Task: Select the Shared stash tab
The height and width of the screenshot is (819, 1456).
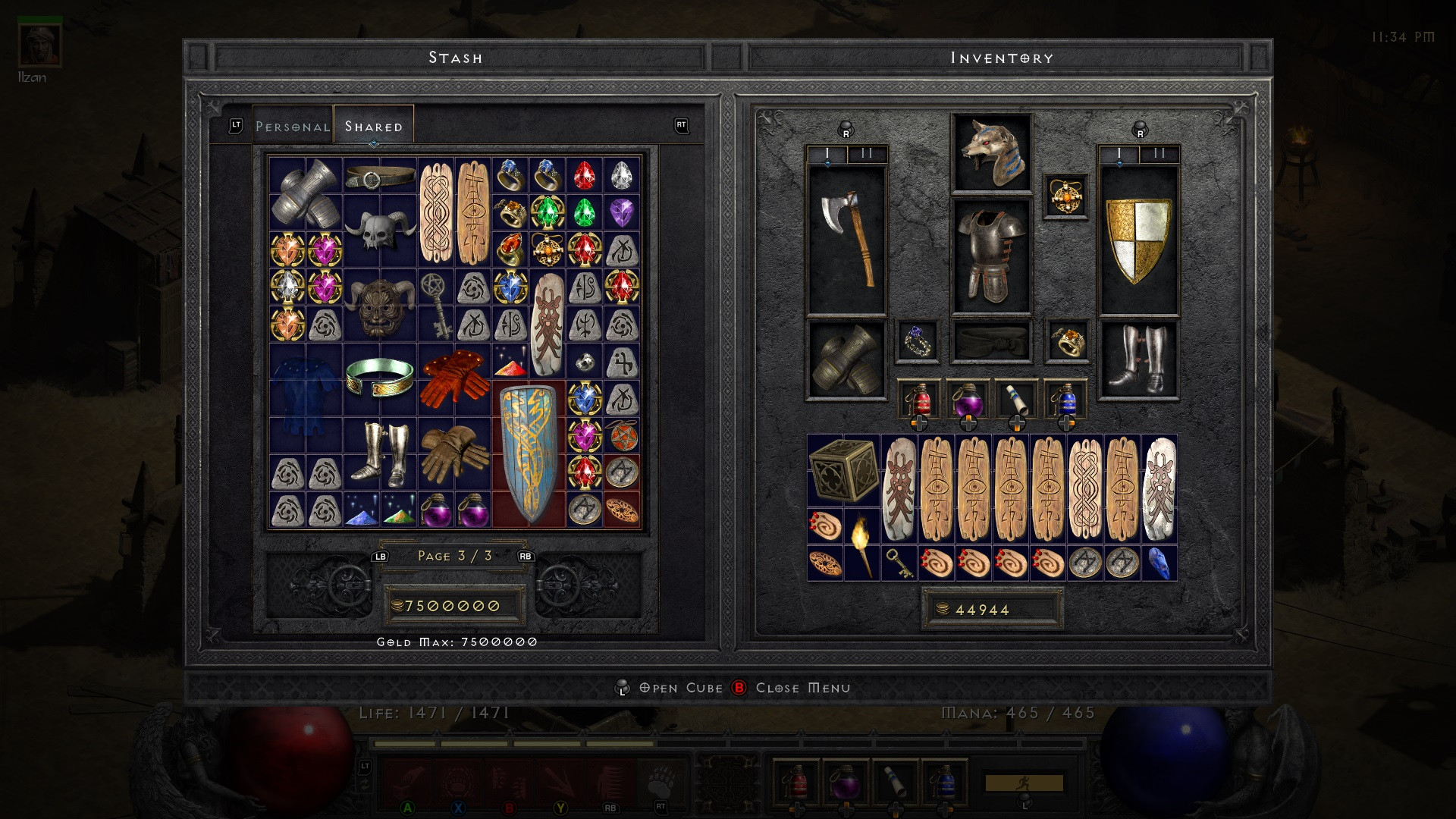Action: click(x=373, y=127)
